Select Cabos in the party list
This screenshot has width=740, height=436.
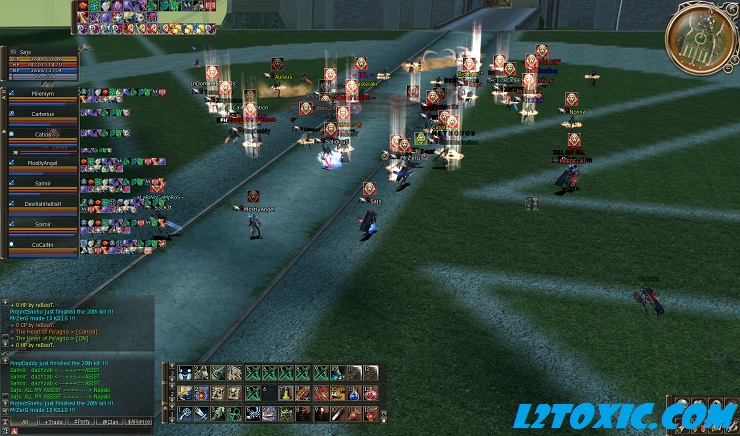43,136
